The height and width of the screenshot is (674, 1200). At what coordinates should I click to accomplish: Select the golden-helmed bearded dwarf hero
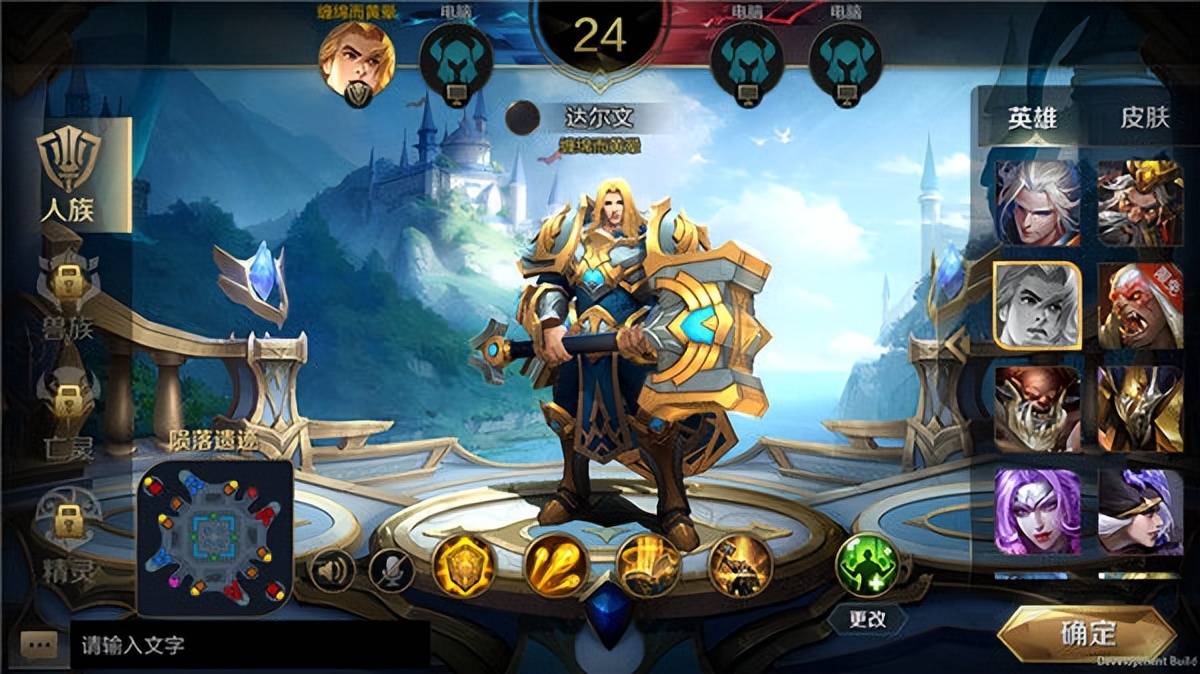click(1140, 202)
